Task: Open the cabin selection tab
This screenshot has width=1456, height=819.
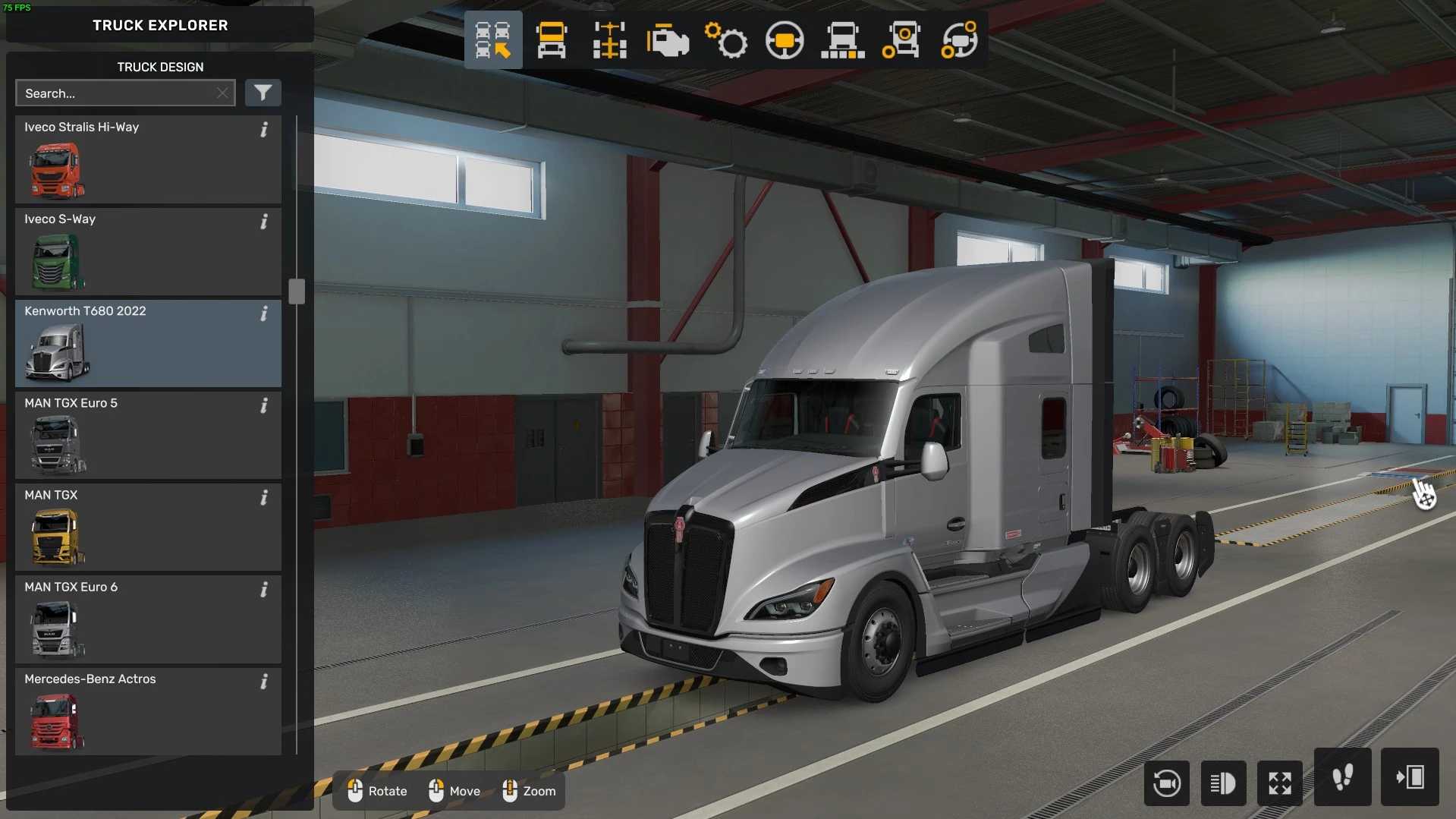Action: (552, 40)
